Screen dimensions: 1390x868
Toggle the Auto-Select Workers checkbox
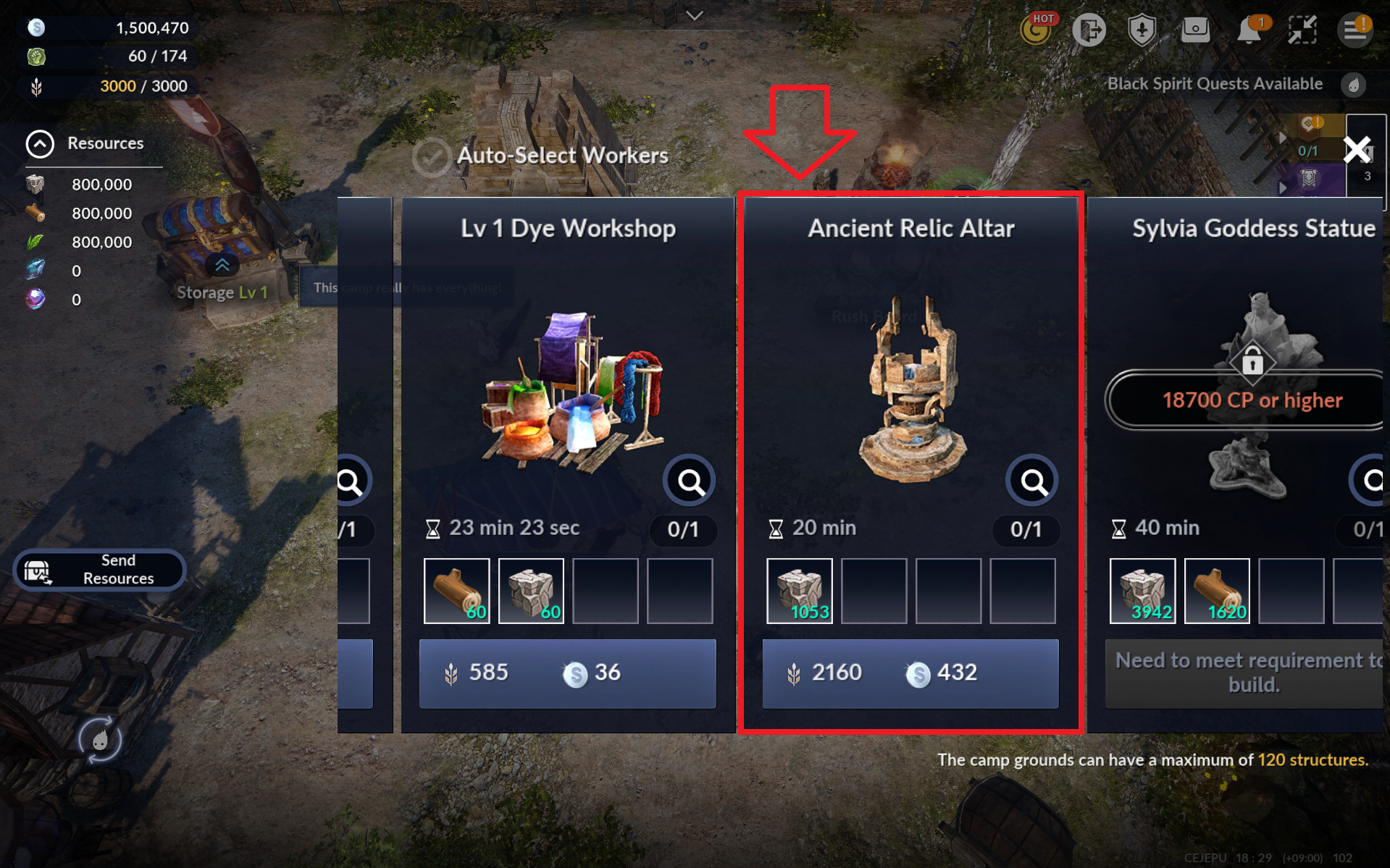tap(432, 156)
